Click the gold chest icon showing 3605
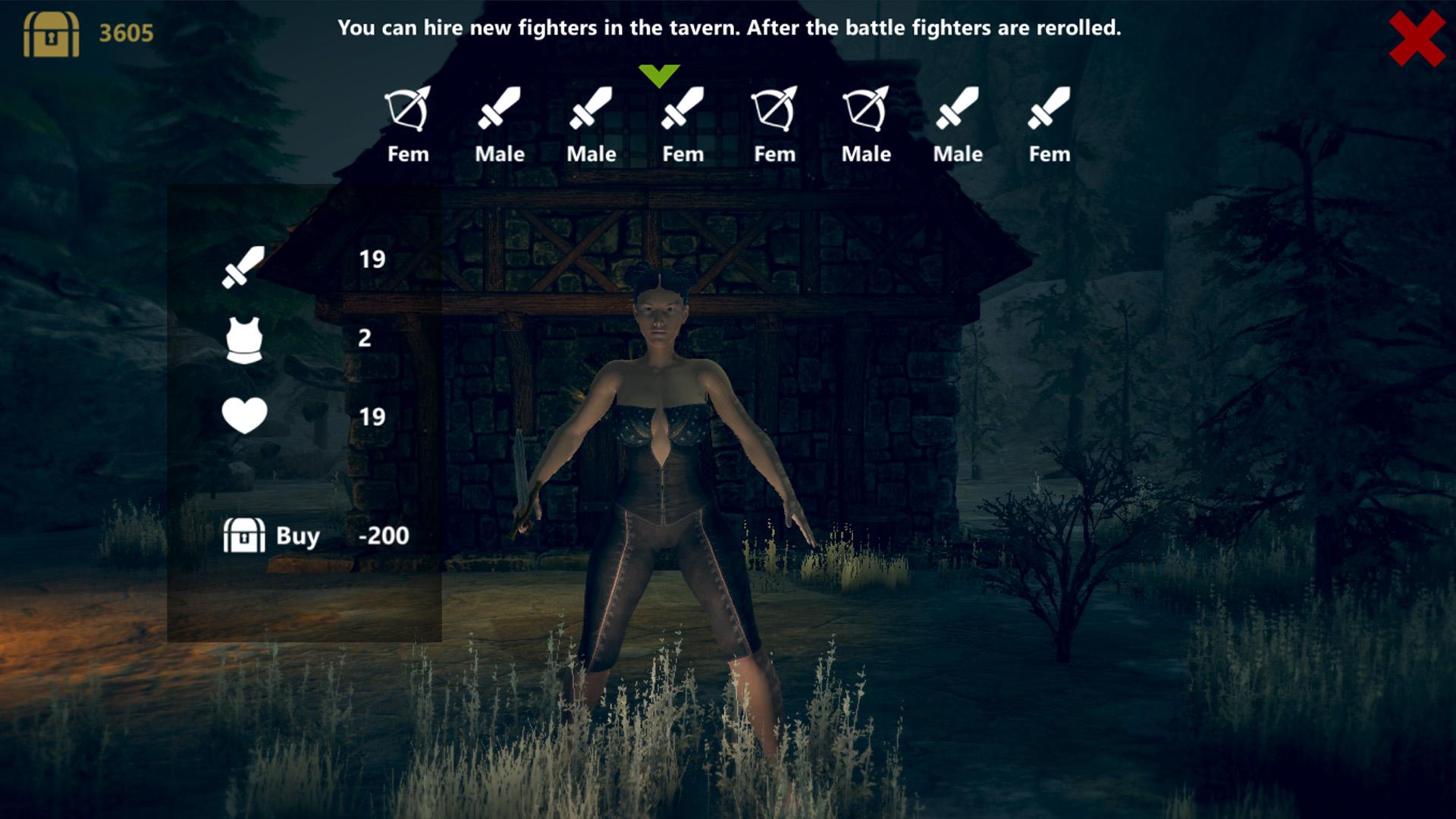1456x819 pixels. click(x=51, y=34)
